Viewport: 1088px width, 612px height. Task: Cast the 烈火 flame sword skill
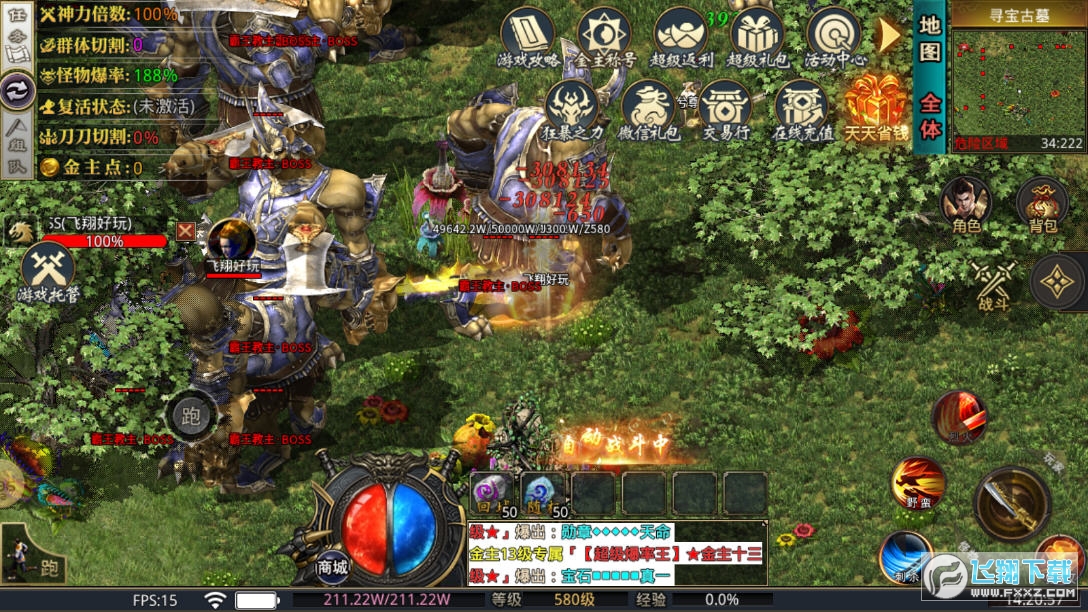pyautogui.click(x=960, y=416)
